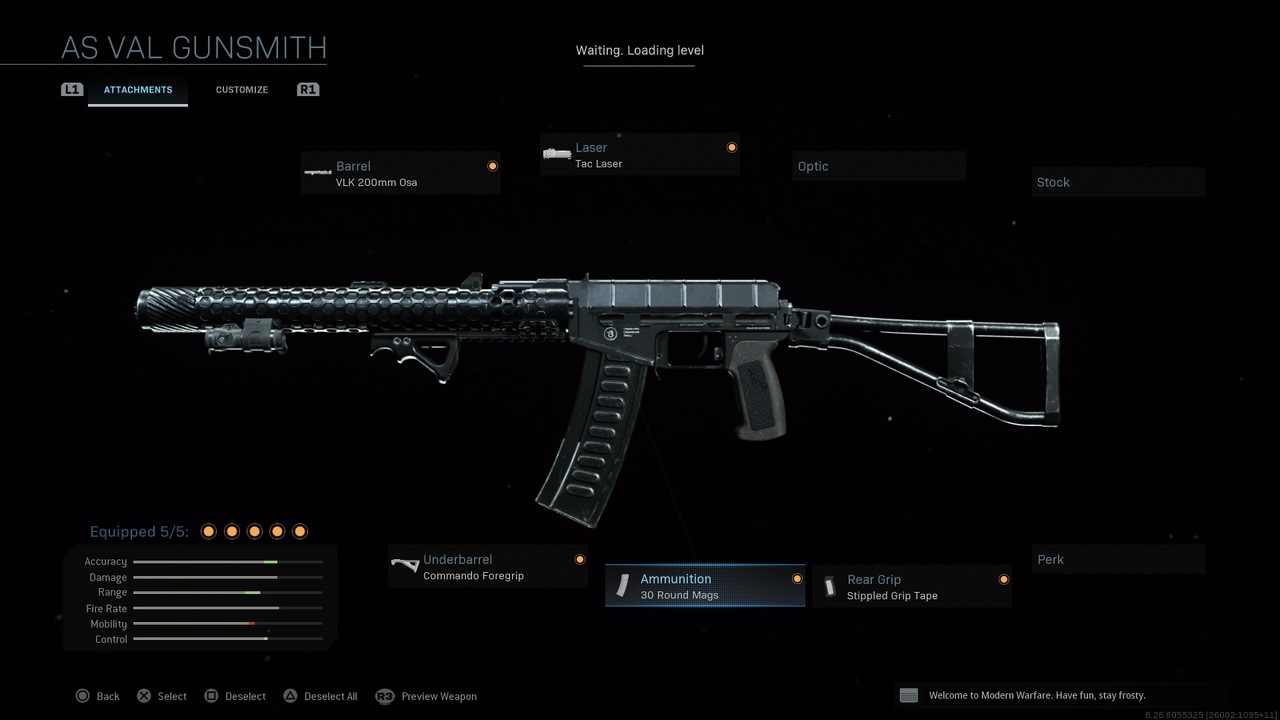Open the Optic attachment slot

click(878, 166)
